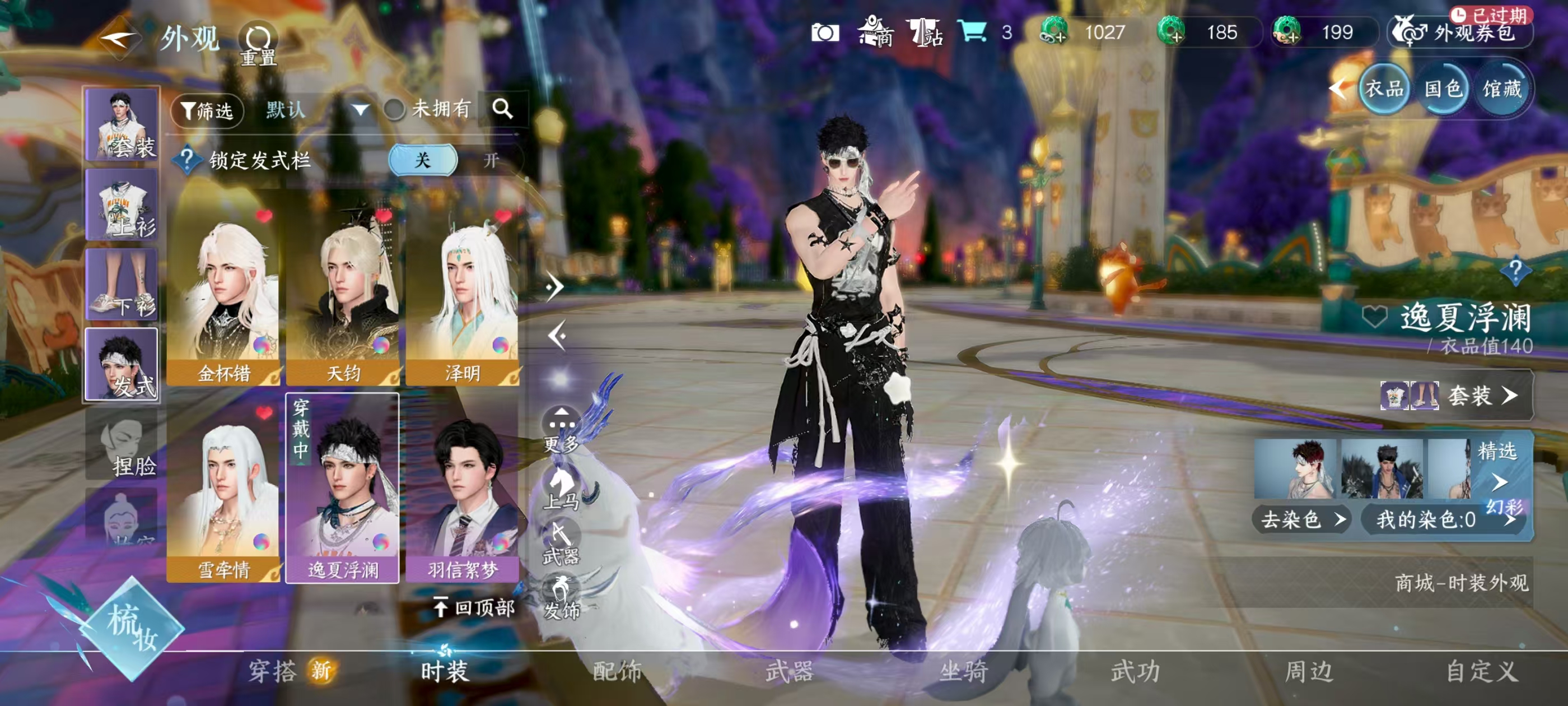
Task: Open the 筛选 filter options
Action: pyautogui.click(x=208, y=110)
